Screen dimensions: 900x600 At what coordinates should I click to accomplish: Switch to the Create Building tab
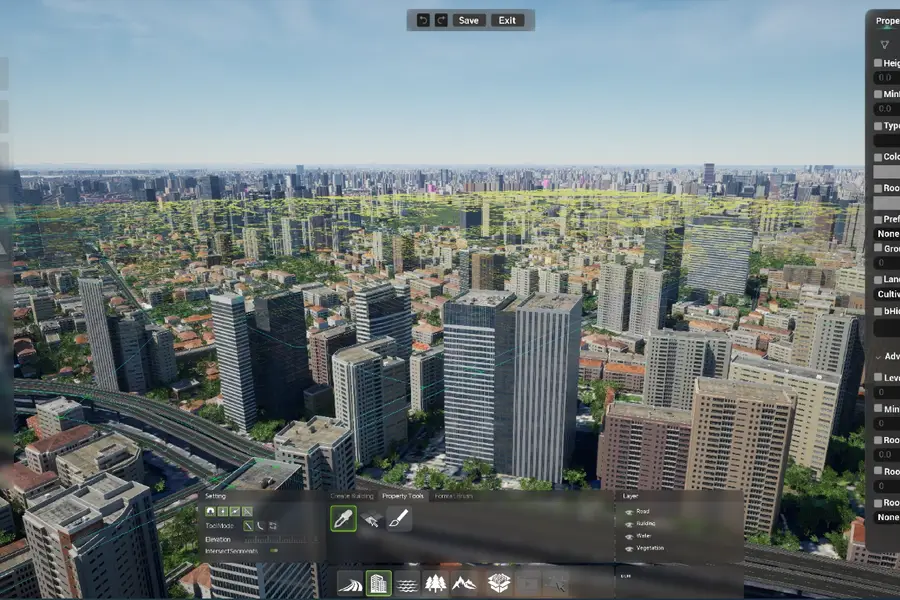tap(352, 496)
